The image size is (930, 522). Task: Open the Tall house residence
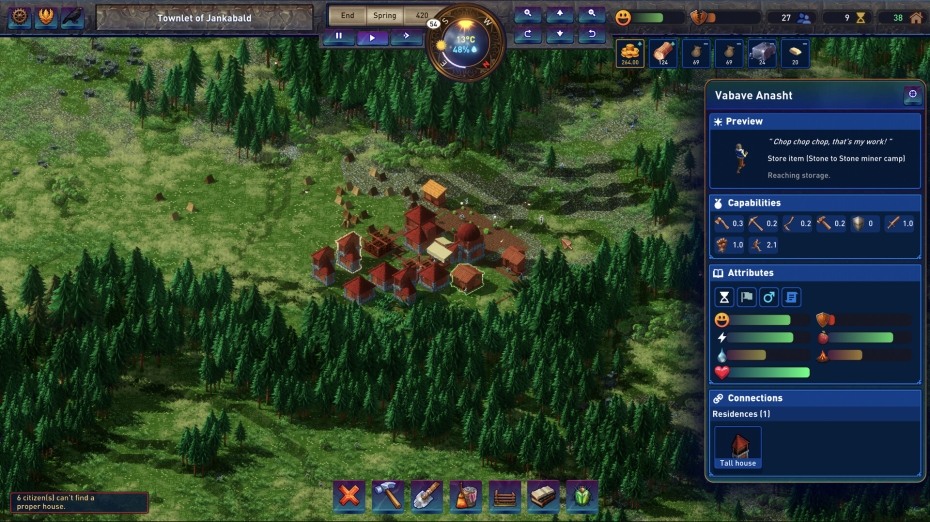pyautogui.click(x=738, y=447)
